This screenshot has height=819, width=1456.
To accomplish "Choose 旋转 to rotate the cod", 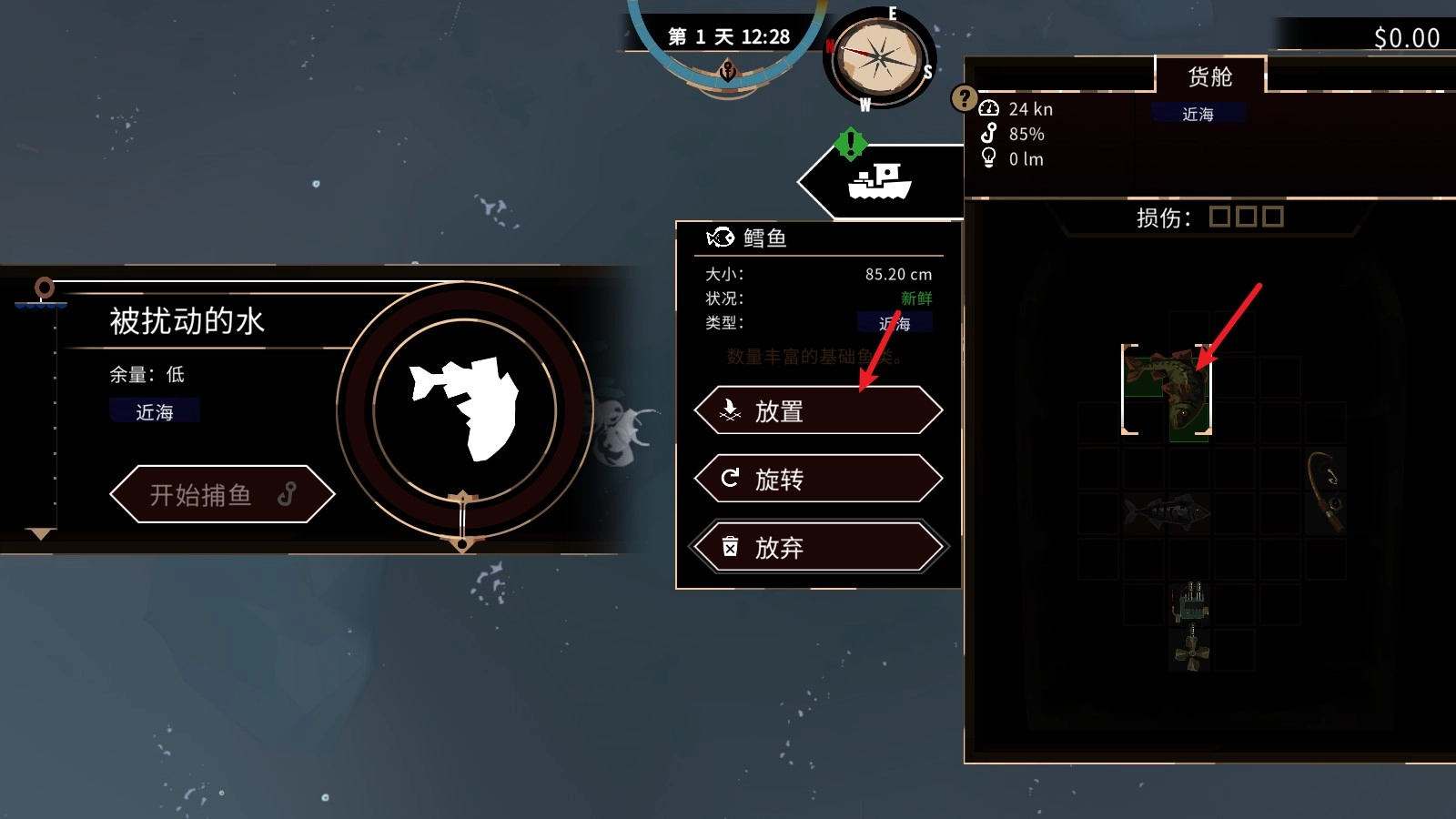I will point(818,479).
